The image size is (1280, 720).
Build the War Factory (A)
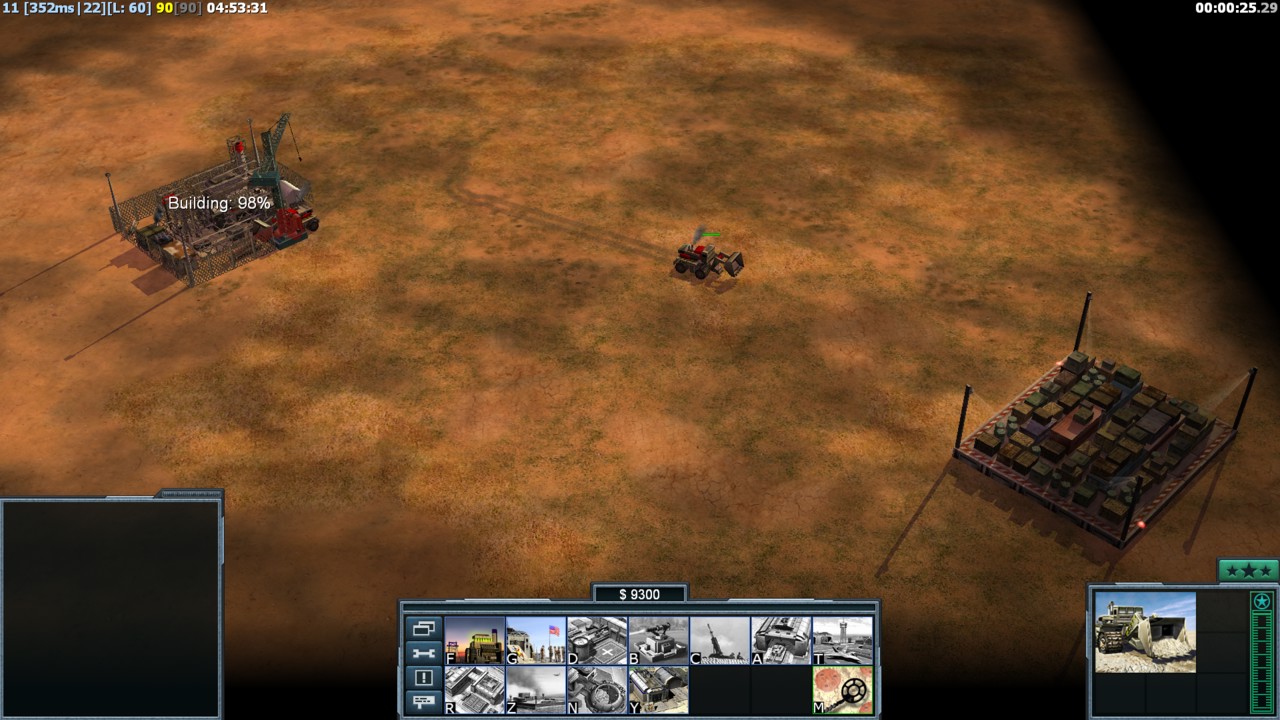(781, 640)
